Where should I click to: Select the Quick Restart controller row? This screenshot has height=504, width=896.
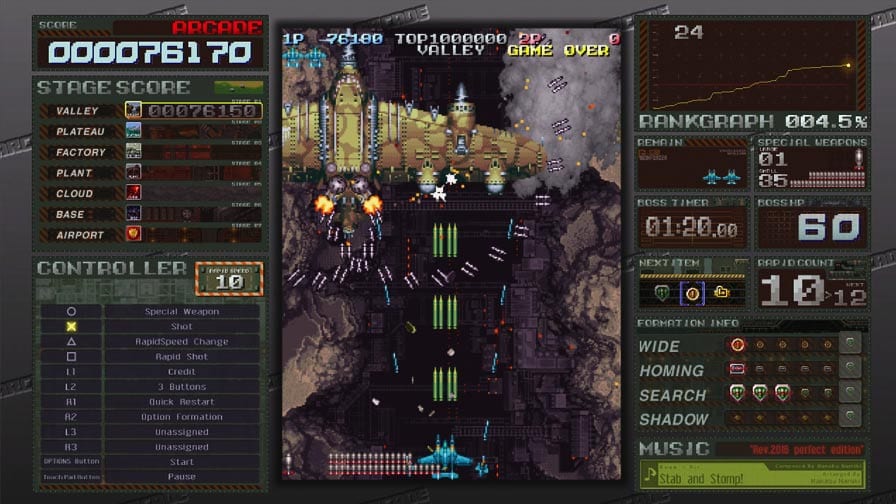tap(181, 402)
